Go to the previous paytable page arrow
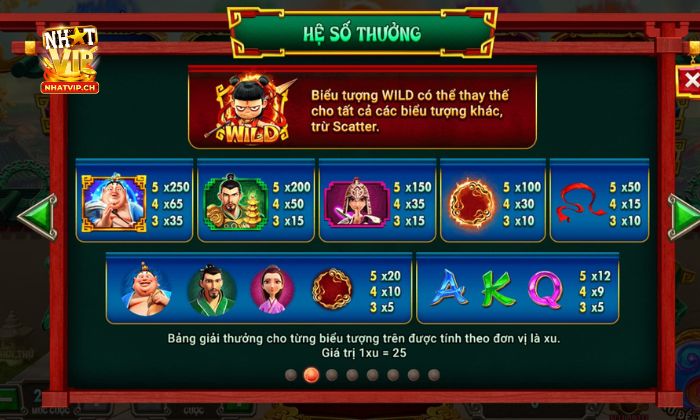The height and width of the screenshot is (420, 700). [37, 215]
